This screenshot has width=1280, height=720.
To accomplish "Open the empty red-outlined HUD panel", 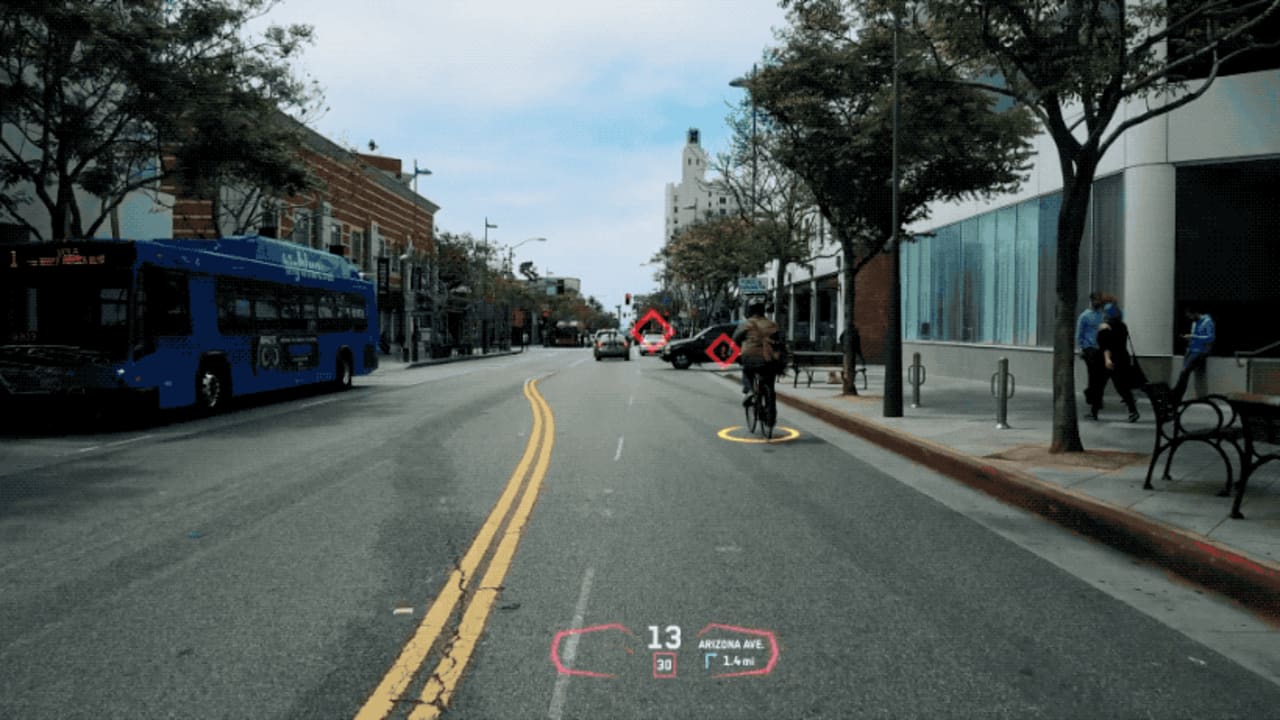I will pos(592,651).
